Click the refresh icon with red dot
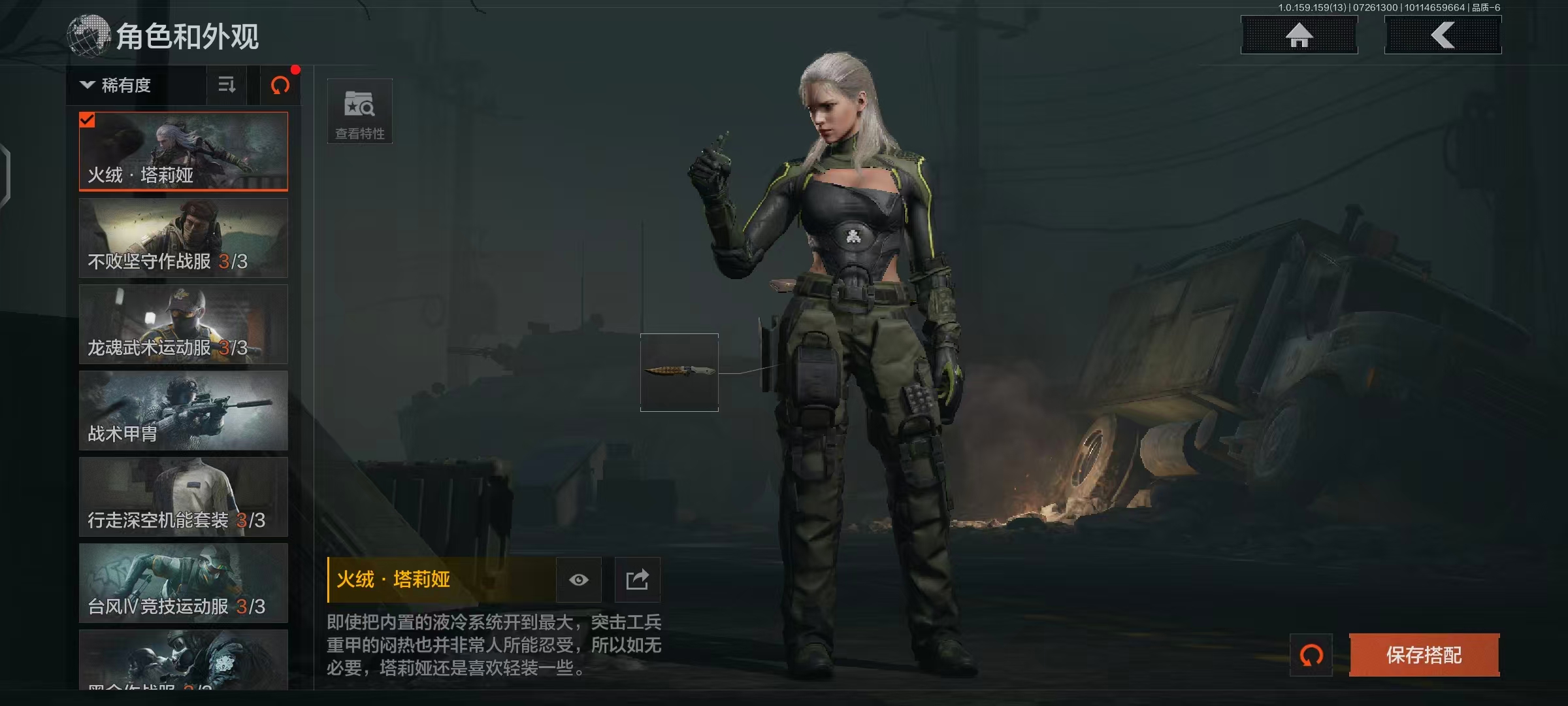Image resolution: width=1568 pixels, height=706 pixels. pyautogui.click(x=280, y=85)
